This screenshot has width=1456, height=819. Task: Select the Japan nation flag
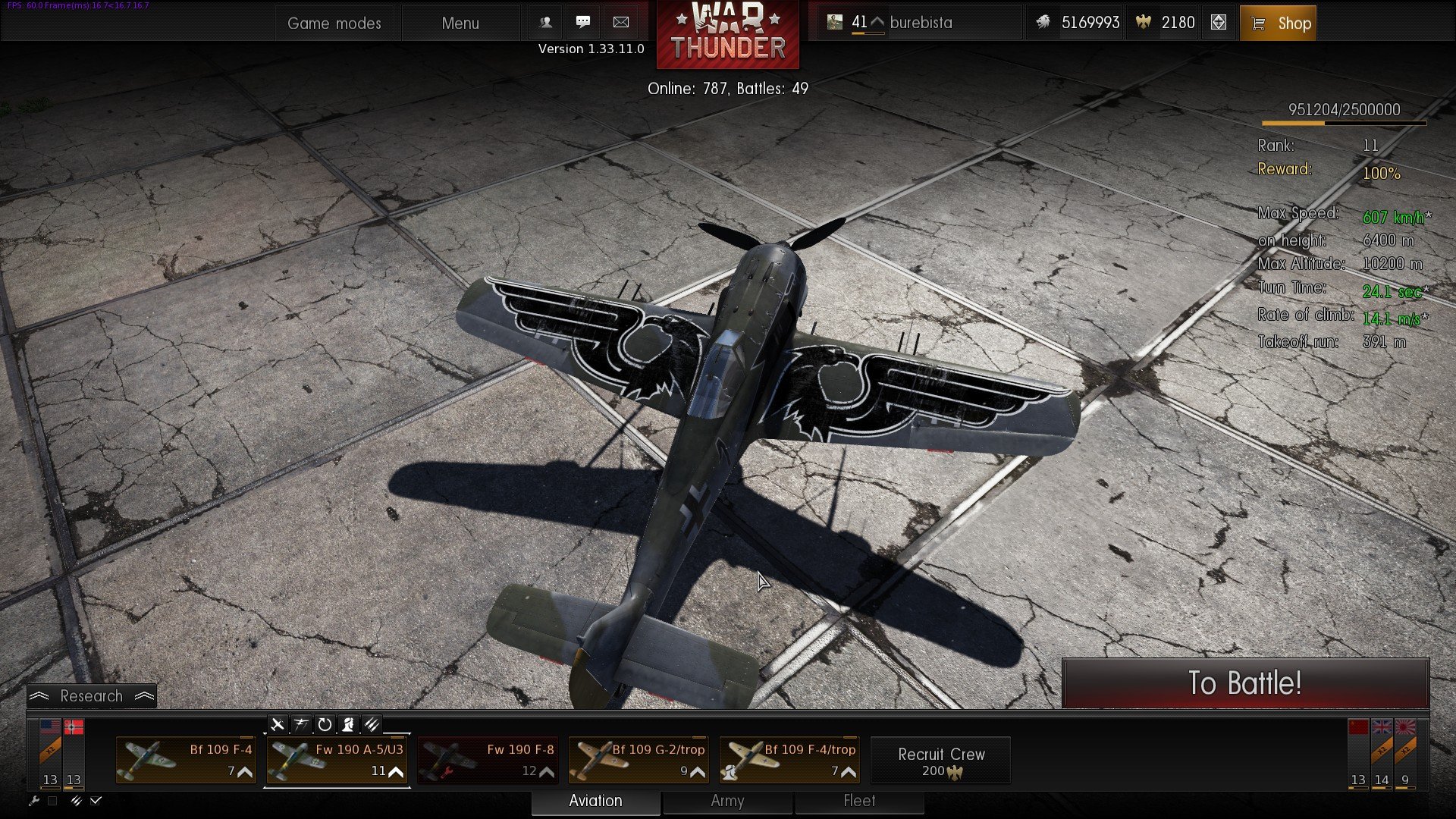tap(1405, 727)
